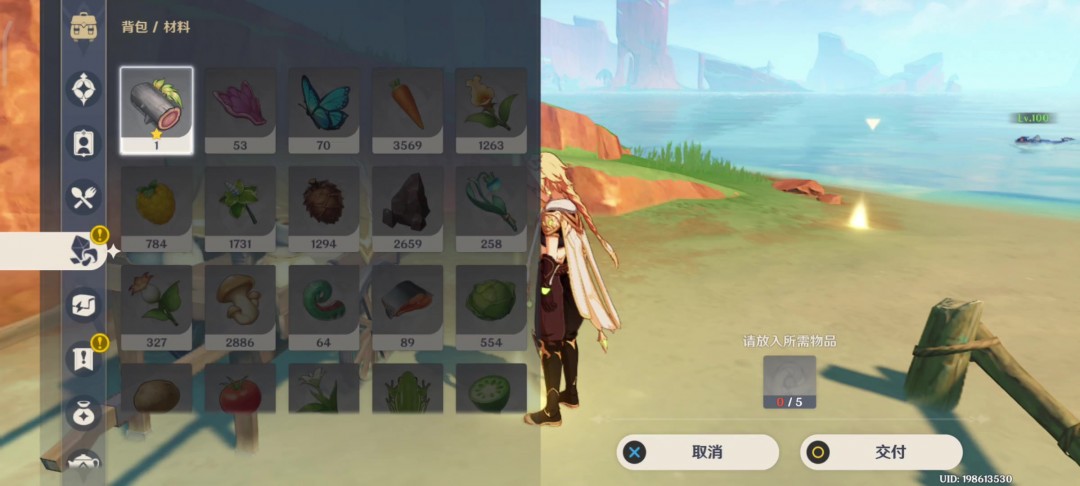The width and height of the screenshot is (1080, 486).
Task: Pick the pinecone stack of 1294
Action: pos(324,208)
